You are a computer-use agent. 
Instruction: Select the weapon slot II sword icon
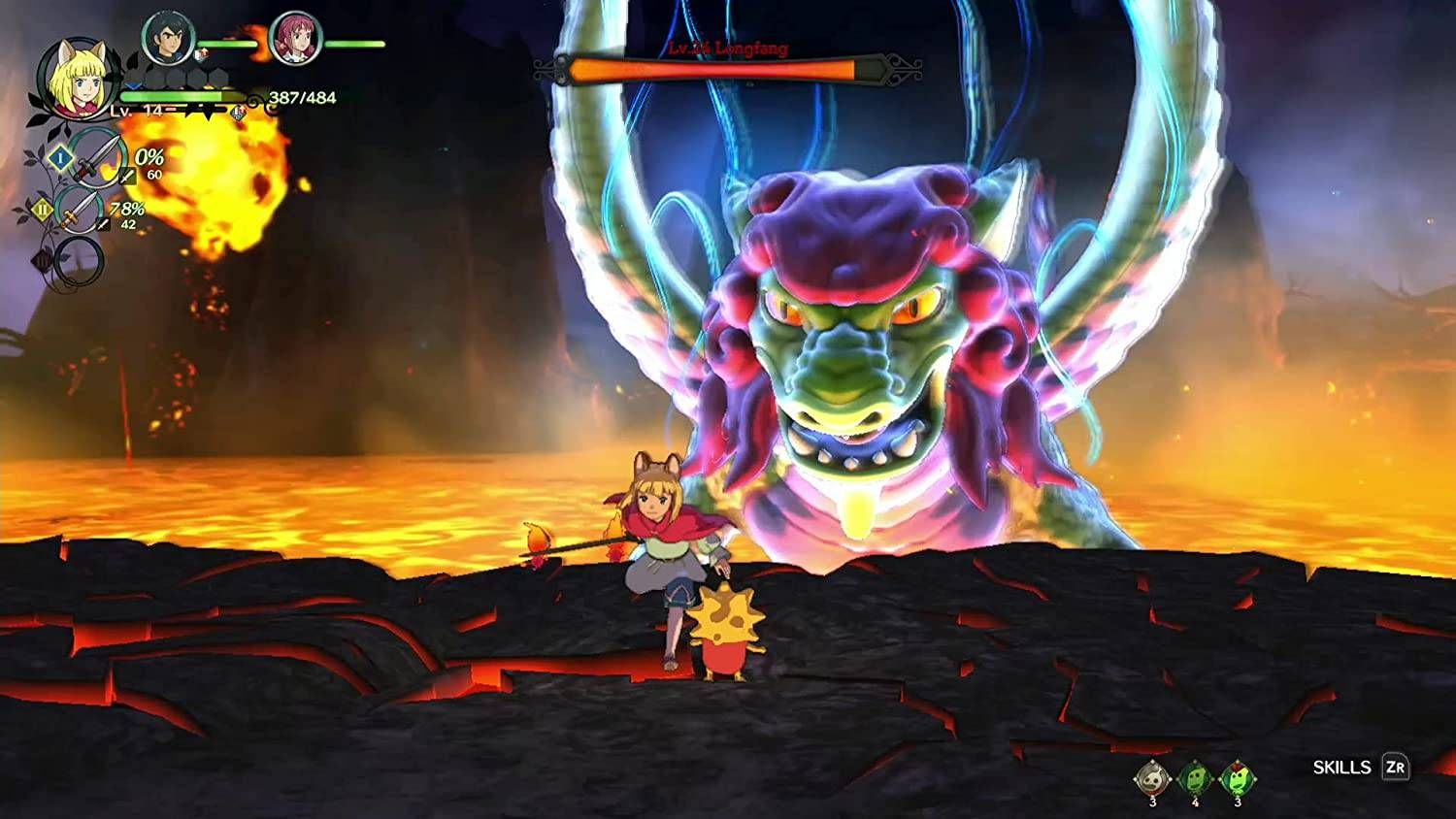click(x=82, y=213)
